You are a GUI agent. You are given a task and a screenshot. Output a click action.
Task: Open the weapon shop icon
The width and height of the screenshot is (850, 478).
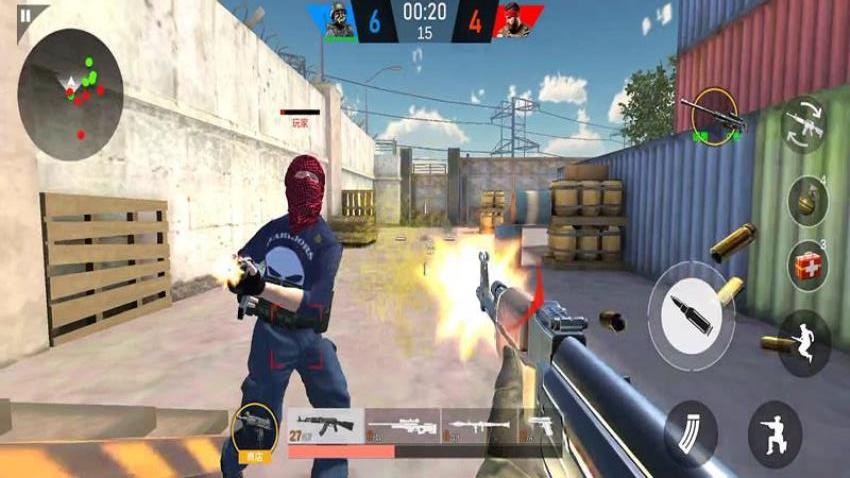click(254, 430)
